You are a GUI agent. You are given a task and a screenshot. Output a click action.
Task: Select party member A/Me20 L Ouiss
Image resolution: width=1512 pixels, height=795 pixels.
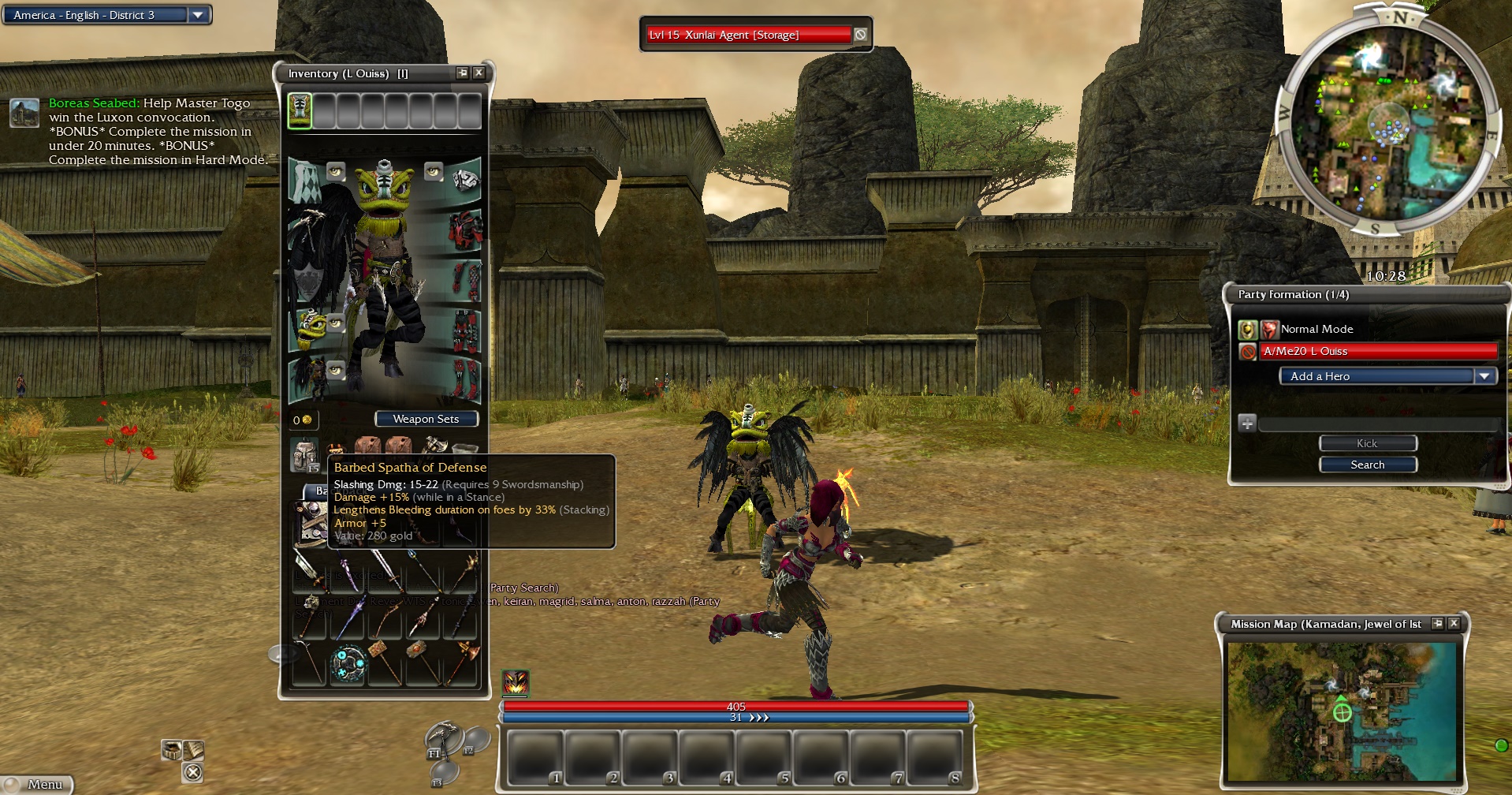pos(1378,351)
